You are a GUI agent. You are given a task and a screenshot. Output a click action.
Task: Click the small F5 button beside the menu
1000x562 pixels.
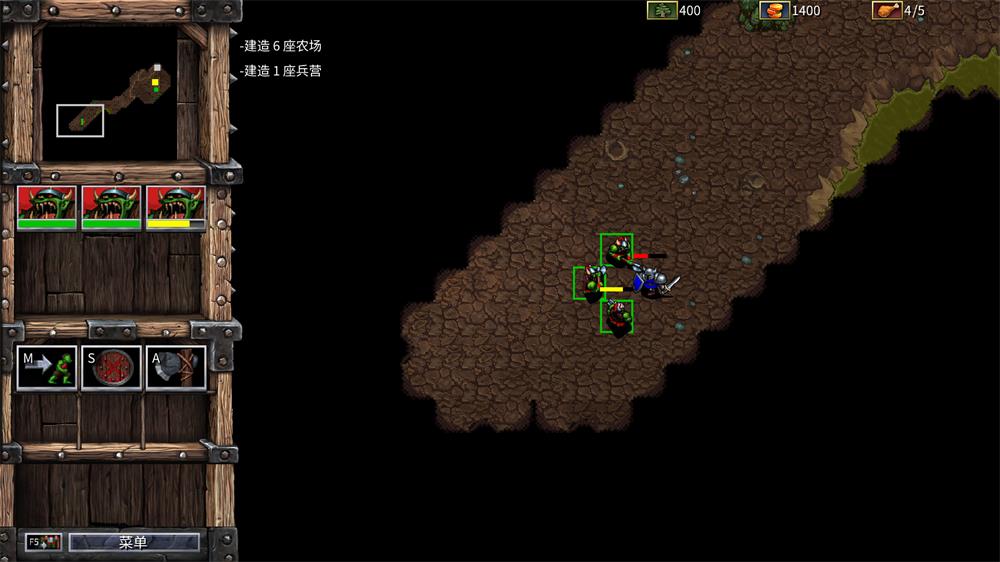coord(44,542)
